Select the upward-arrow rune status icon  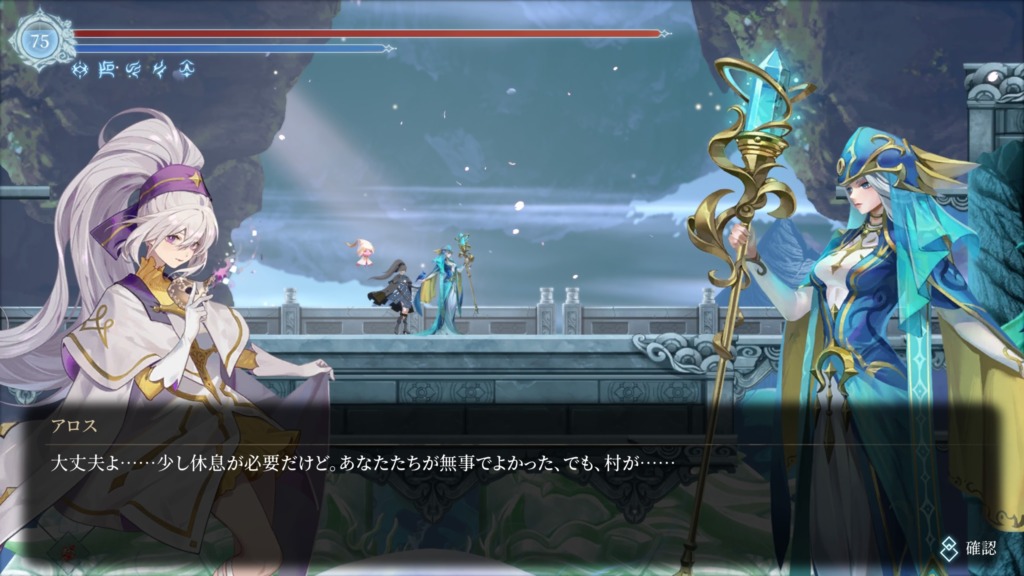(186, 69)
